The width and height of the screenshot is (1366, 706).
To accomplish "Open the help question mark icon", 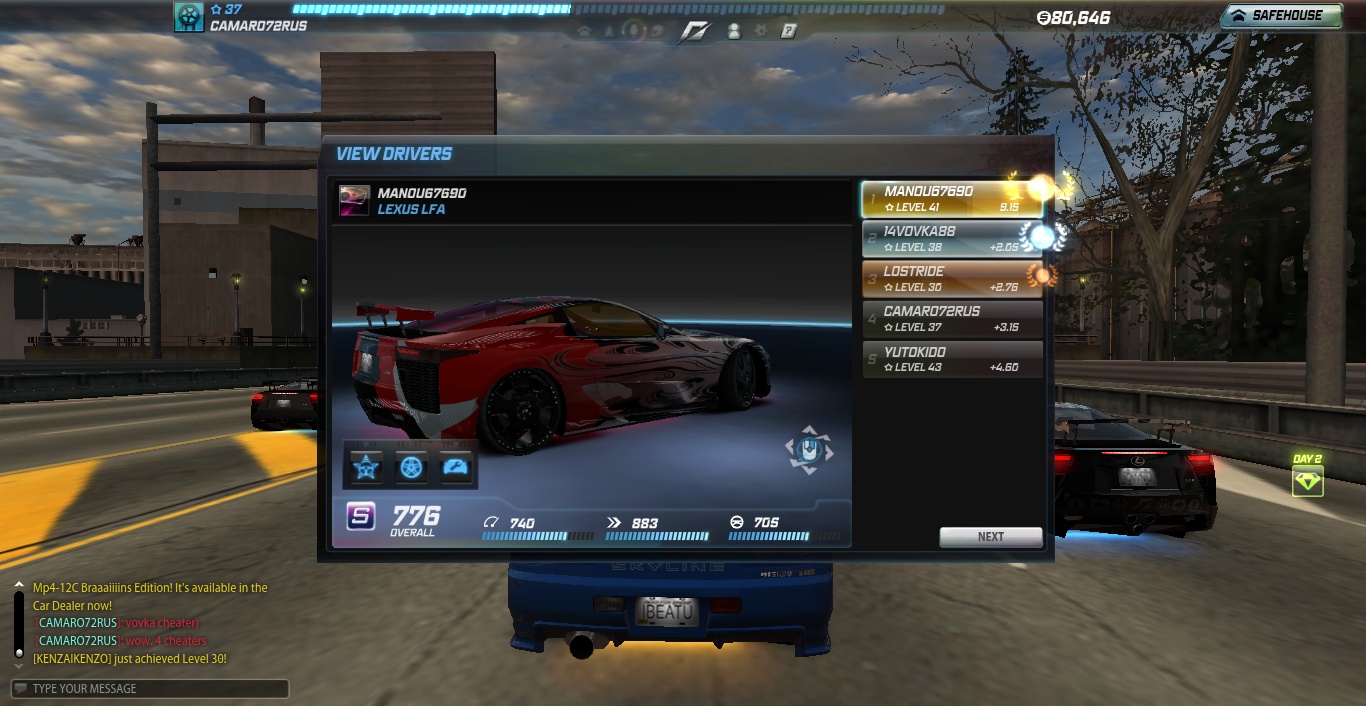I will pos(789,31).
